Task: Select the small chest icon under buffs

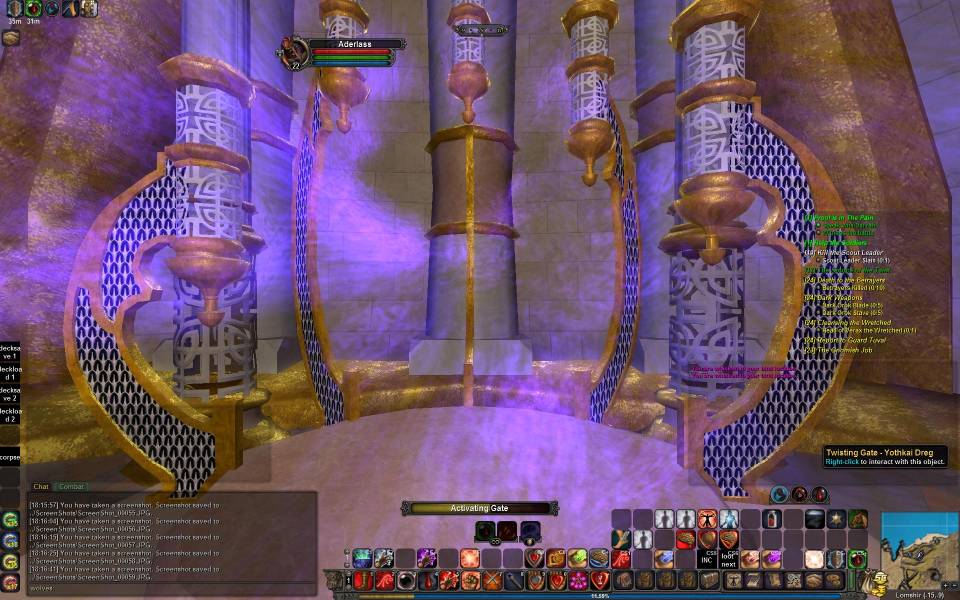Action: click(x=10, y=37)
